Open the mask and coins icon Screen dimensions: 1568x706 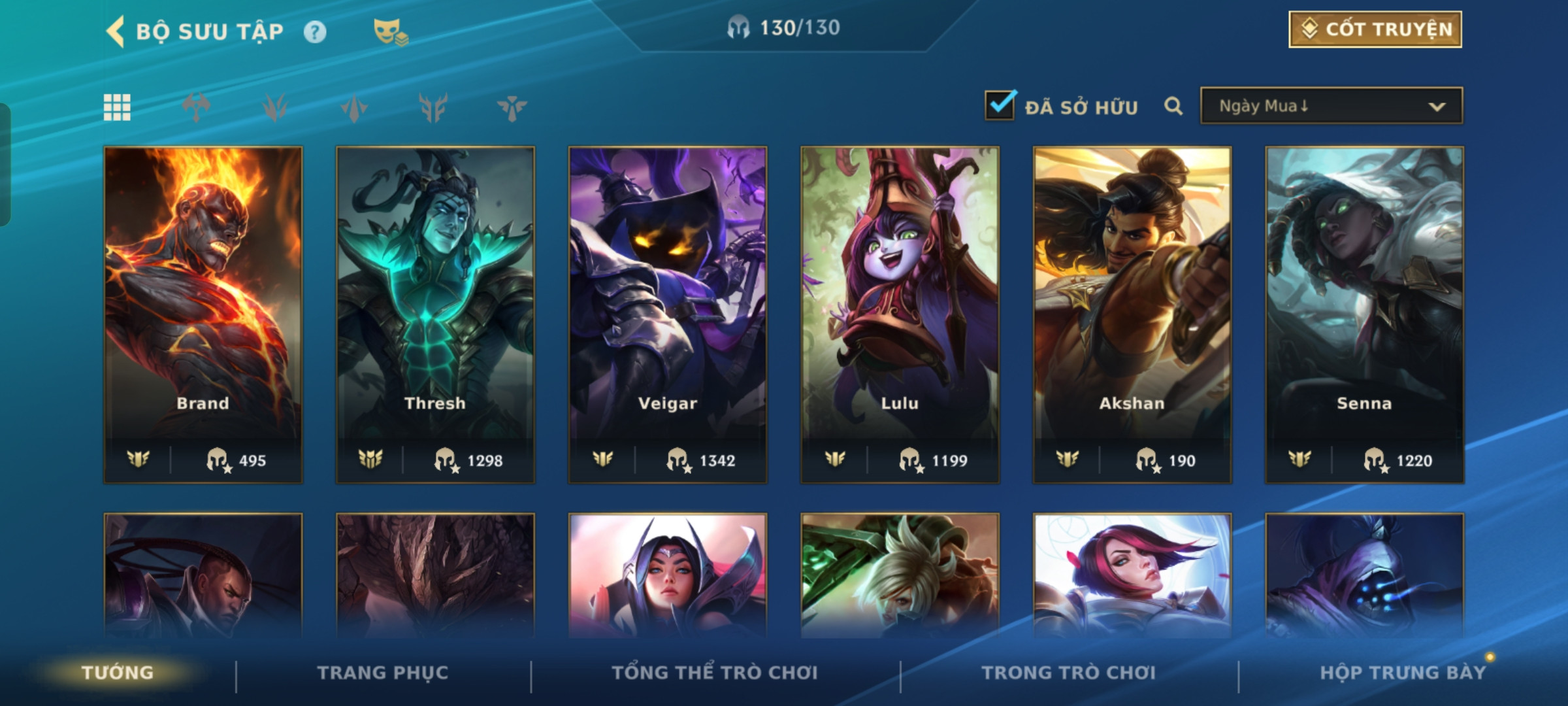[x=390, y=31]
